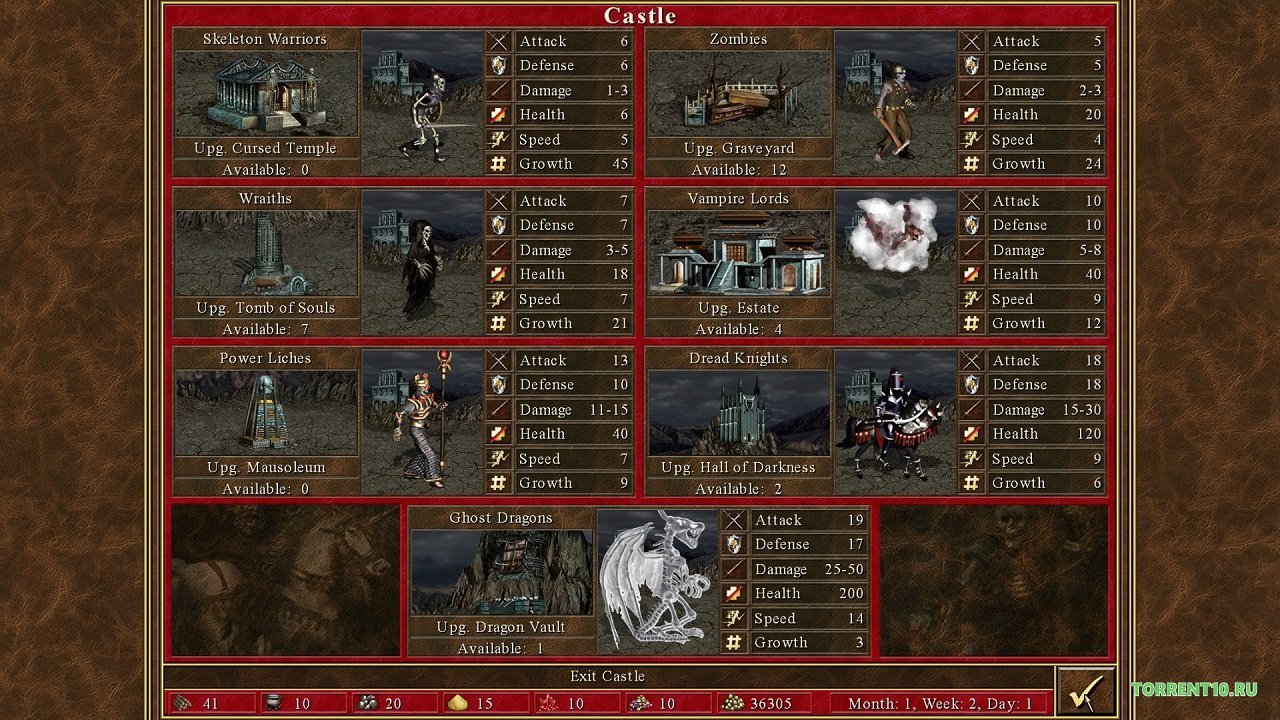This screenshot has height=720, width=1280.
Task: Select the Upg. Estate dwelling picture
Action: [738, 253]
